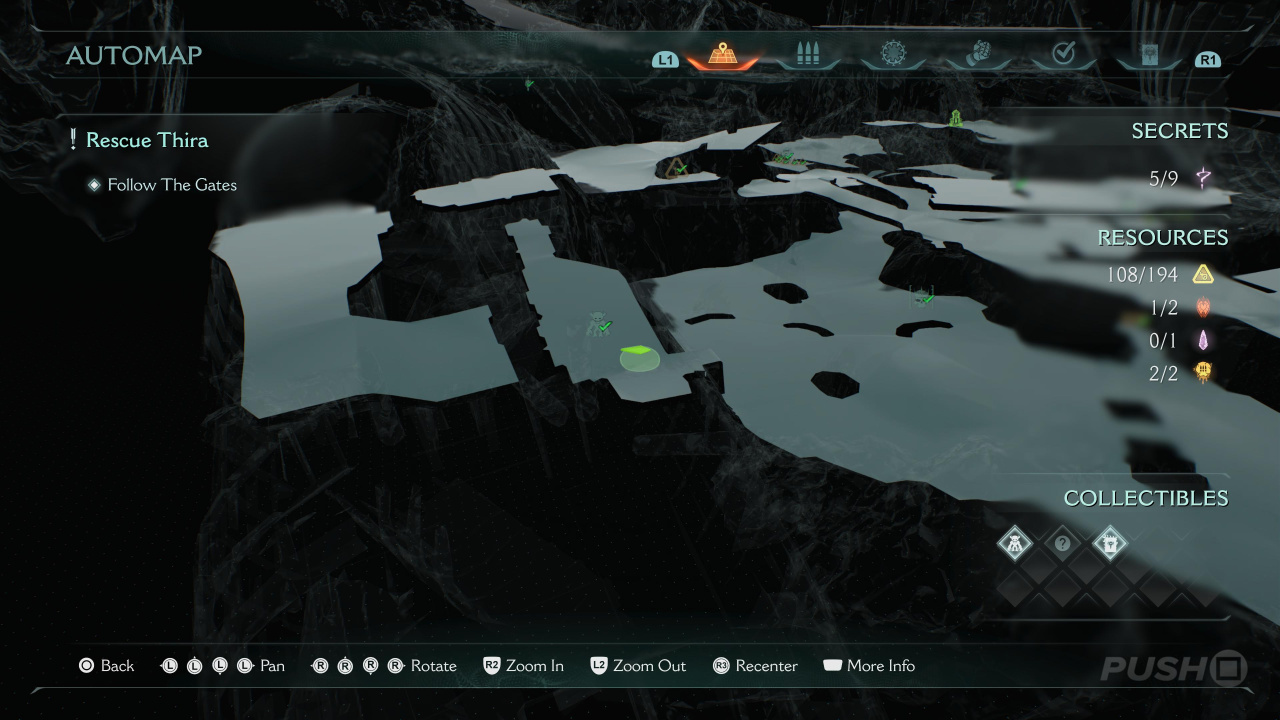This screenshot has width=1280, height=720.
Task: Choose the codex page collectible tile
Action: point(1110,544)
